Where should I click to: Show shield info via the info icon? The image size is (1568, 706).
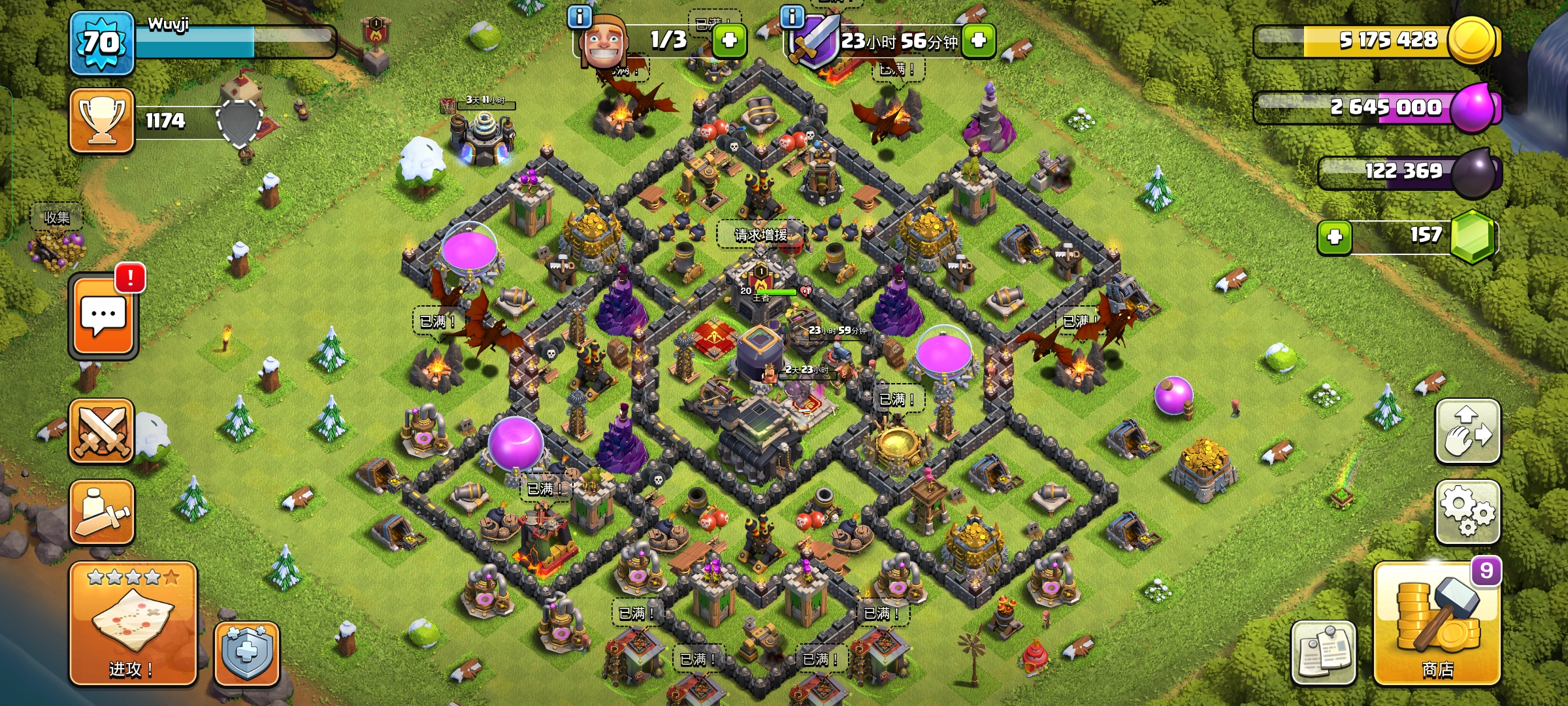(x=792, y=16)
